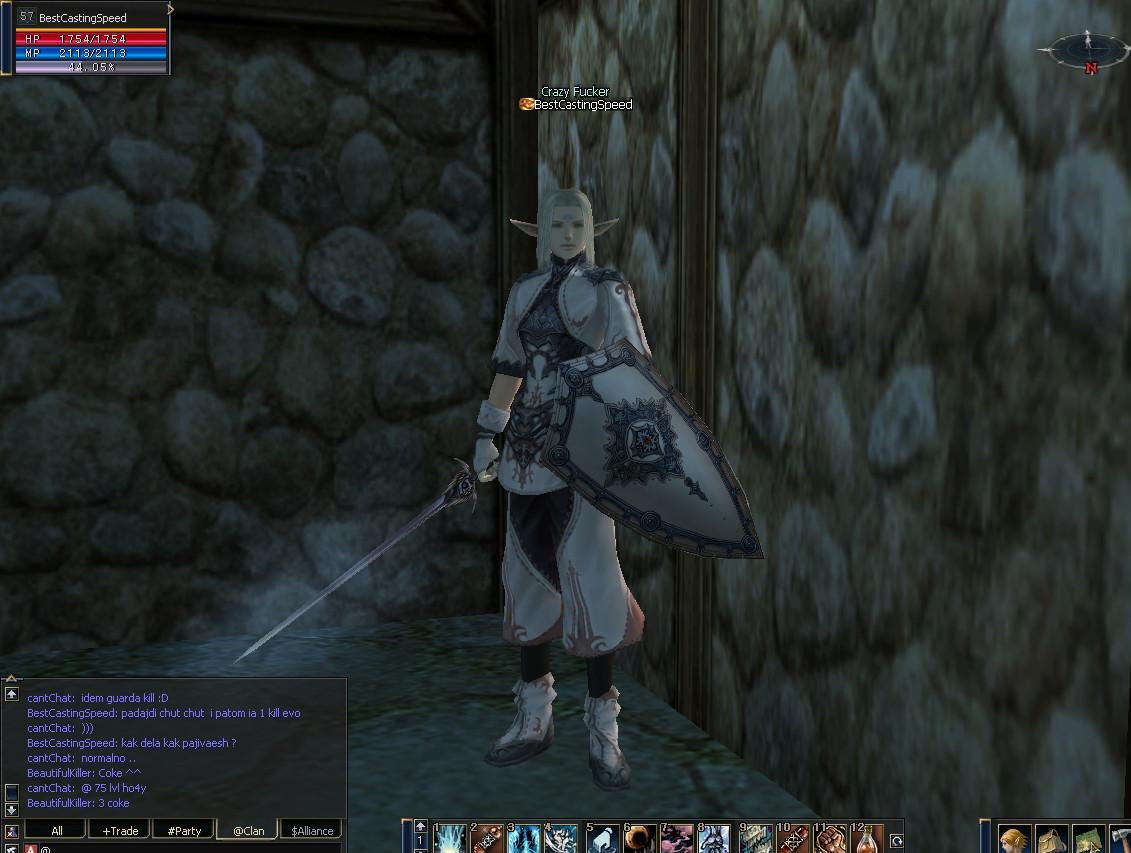This screenshot has width=1131, height=853.
Task: Open the inventory bag icon
Action: (x=1051, y=840)
